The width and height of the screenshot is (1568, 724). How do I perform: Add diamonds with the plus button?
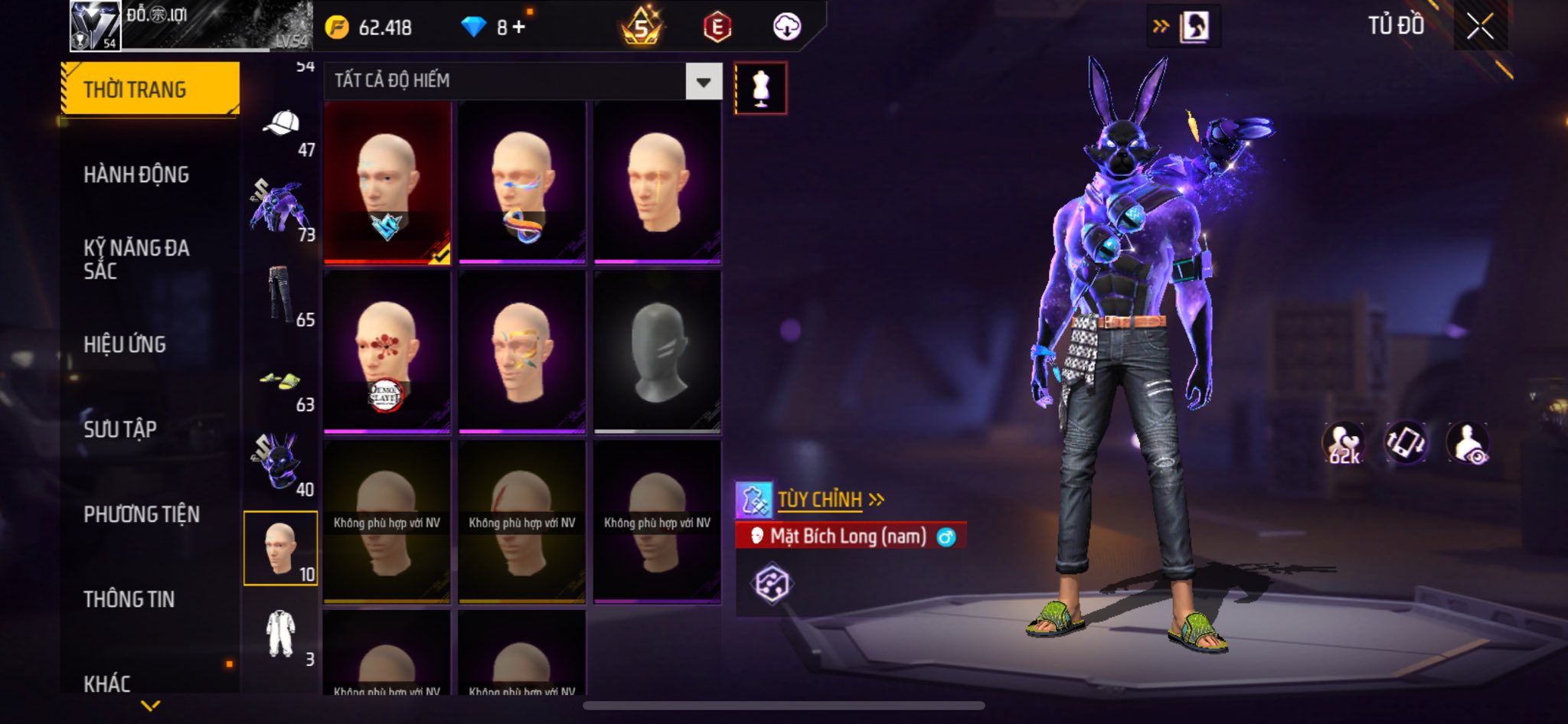click(520, 28)
